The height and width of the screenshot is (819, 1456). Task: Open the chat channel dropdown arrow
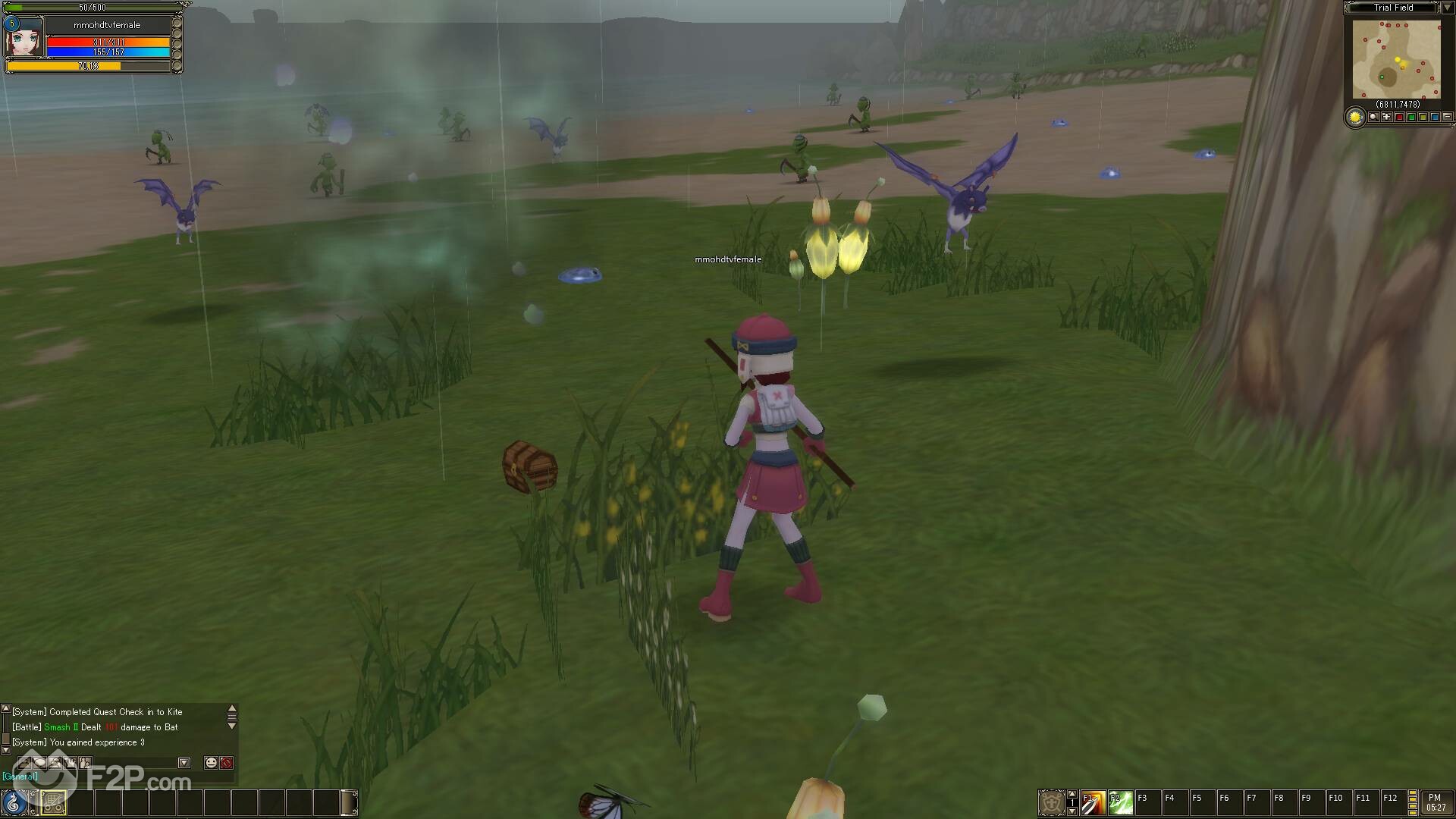coord(184,763)
